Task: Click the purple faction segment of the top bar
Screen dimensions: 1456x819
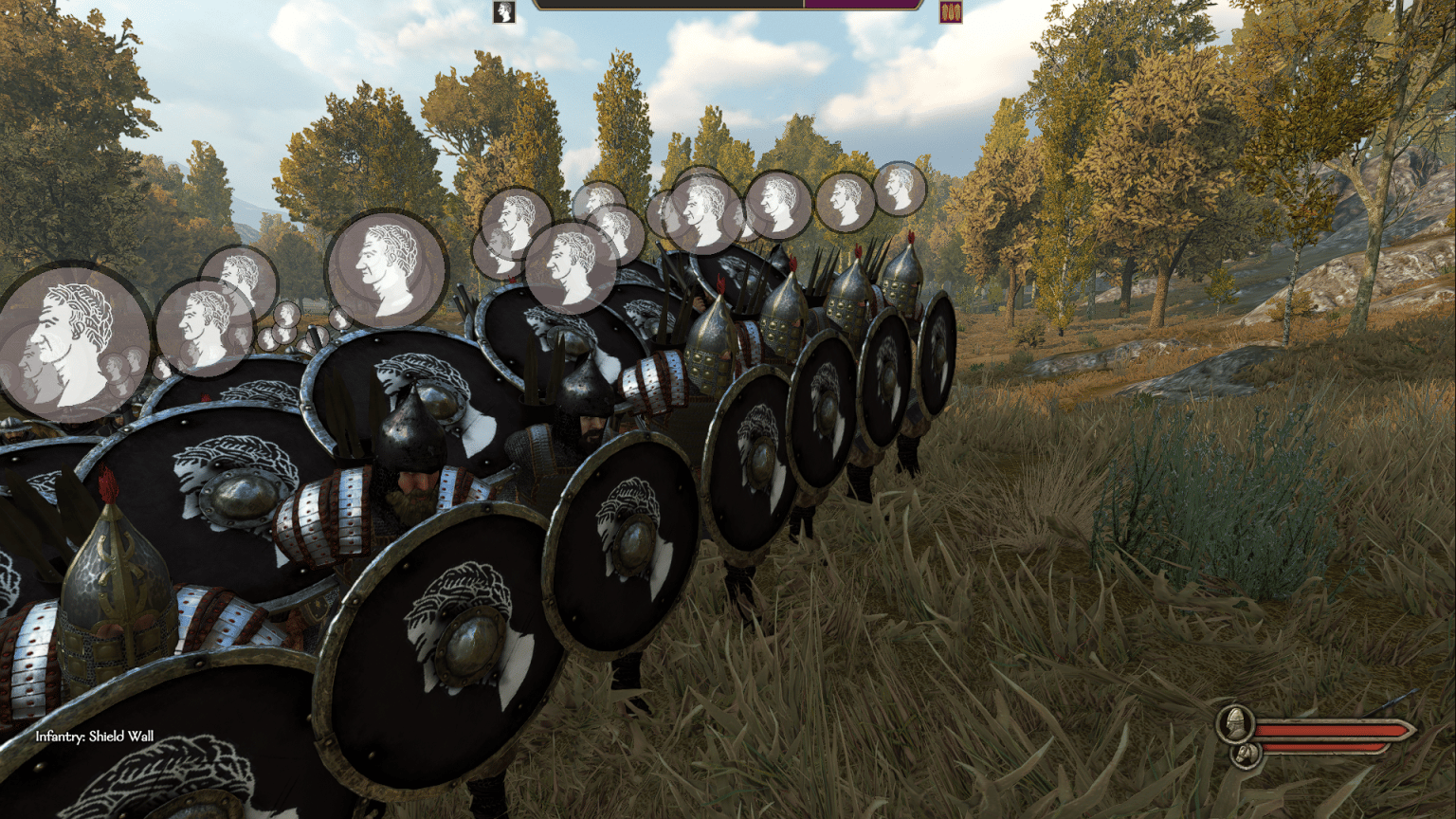Action: click(x=863, y=8)
